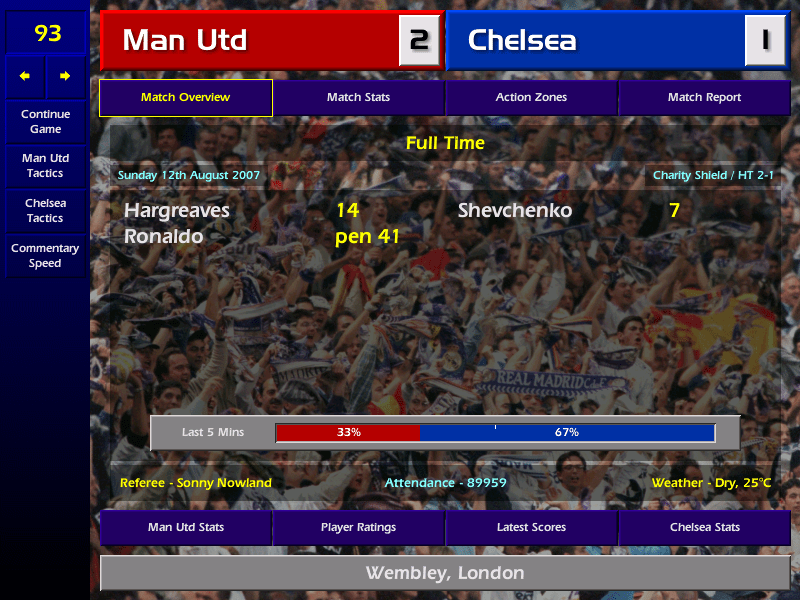Viewport: 800px width, 600px height.
Task: View the Action Zones tab
Action: pos(531,98)
